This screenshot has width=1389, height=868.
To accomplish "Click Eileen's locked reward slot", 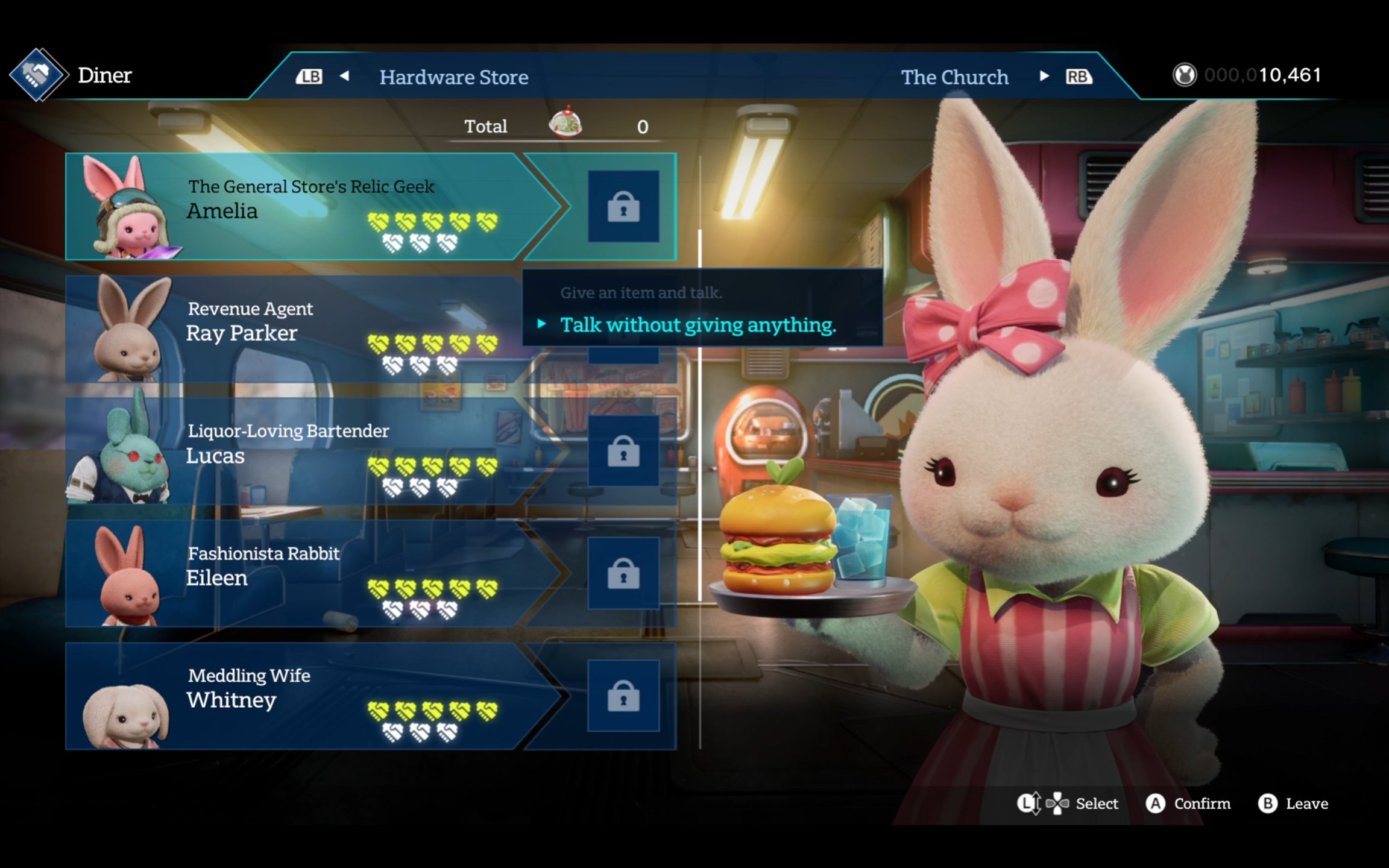I will click(x=623, y=574).
